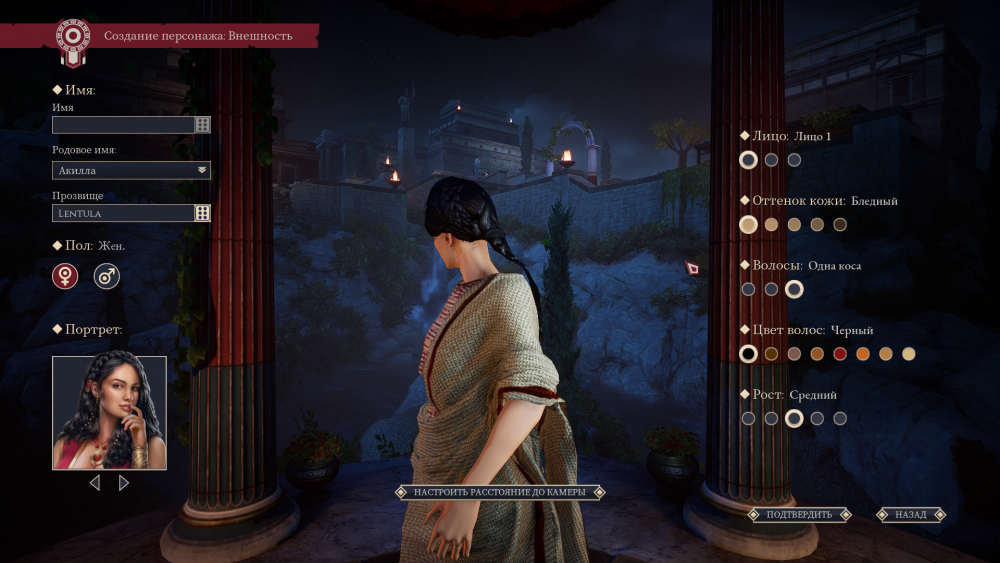Show the previous portrait with left arrow
Screen dimensions: 1000x563
(x=95, y=483)
